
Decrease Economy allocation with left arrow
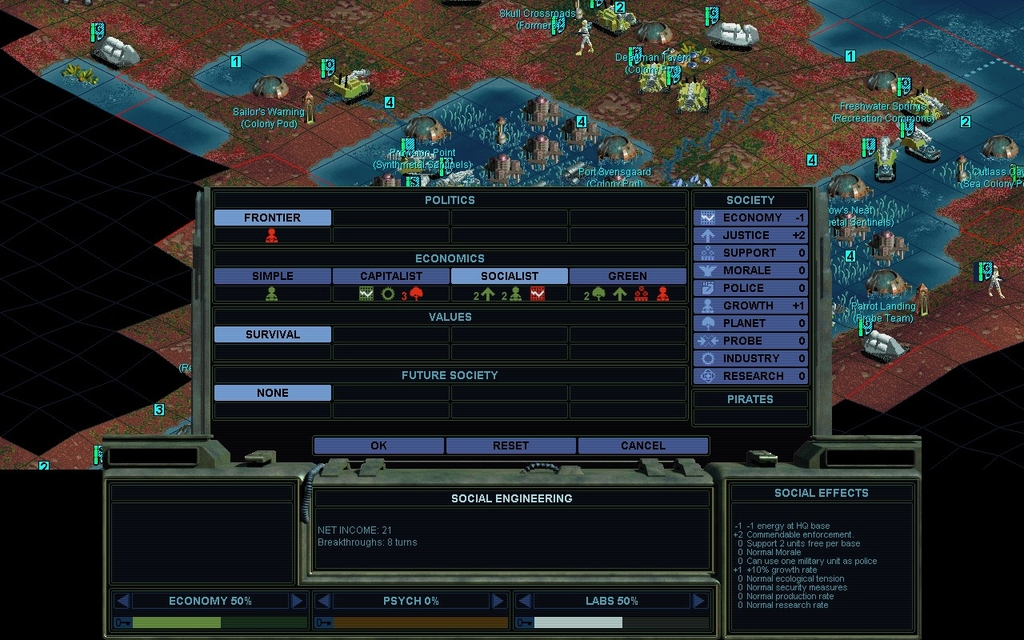coord(122,601)
